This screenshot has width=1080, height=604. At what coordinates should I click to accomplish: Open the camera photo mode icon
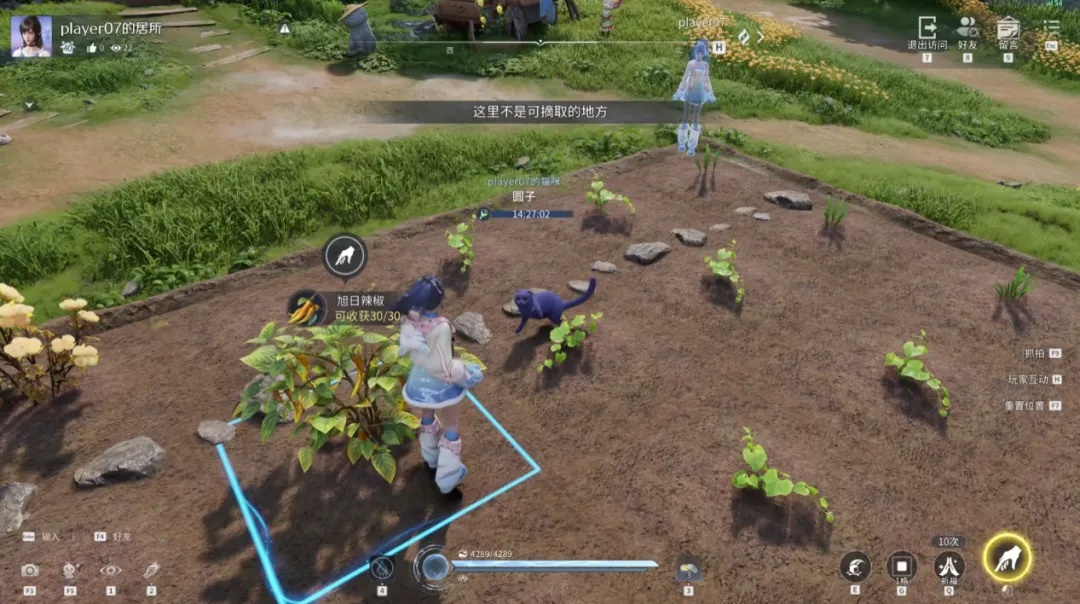coord(30,570)
